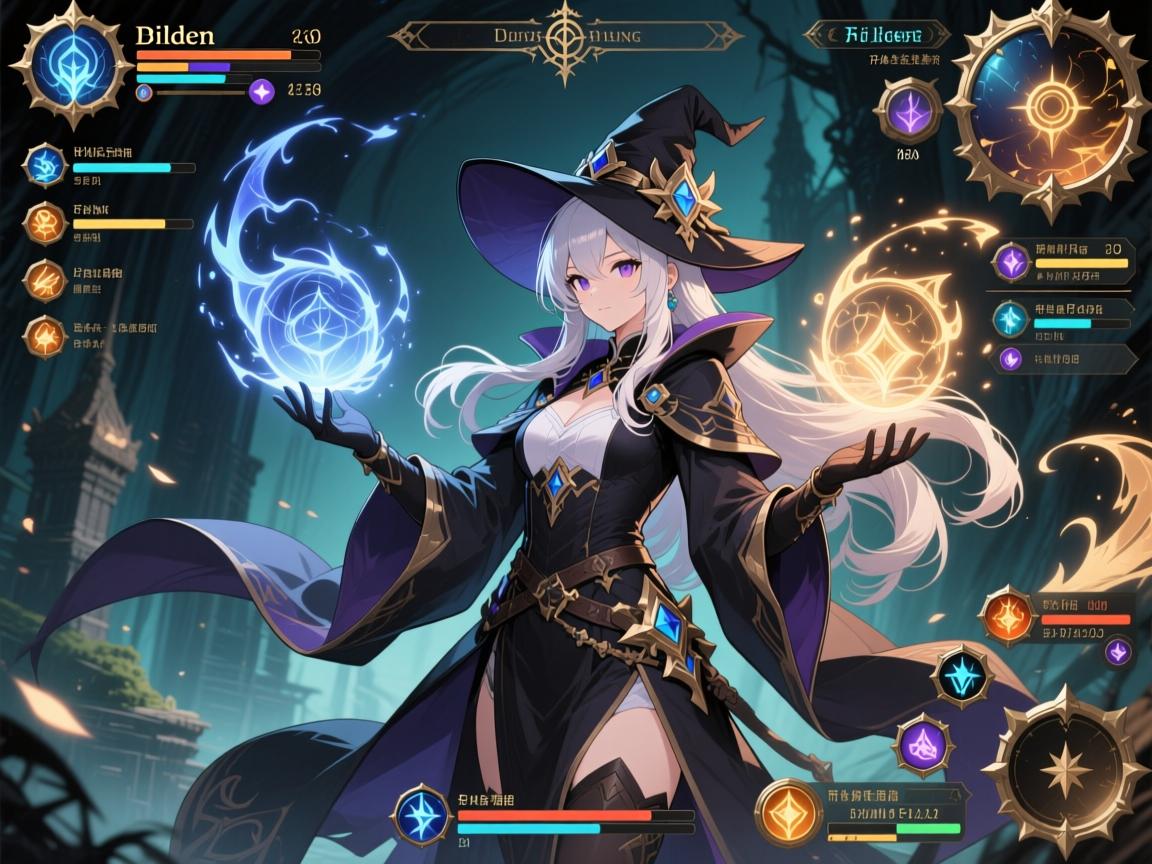Click the small purple sparkle icon below Bilden's bars
The height and width of the screenshot is (864, 1152).
pos(262,92)
